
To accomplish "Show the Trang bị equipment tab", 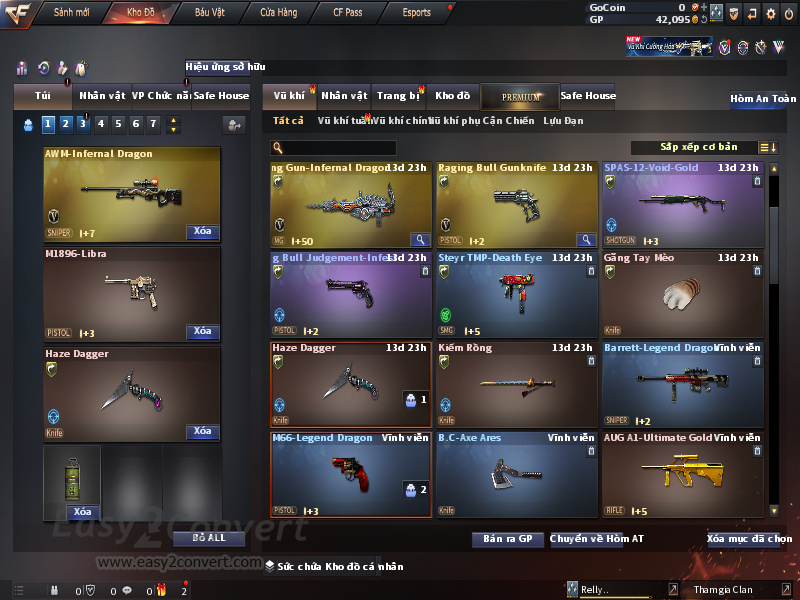I will [x=398, y=96].
